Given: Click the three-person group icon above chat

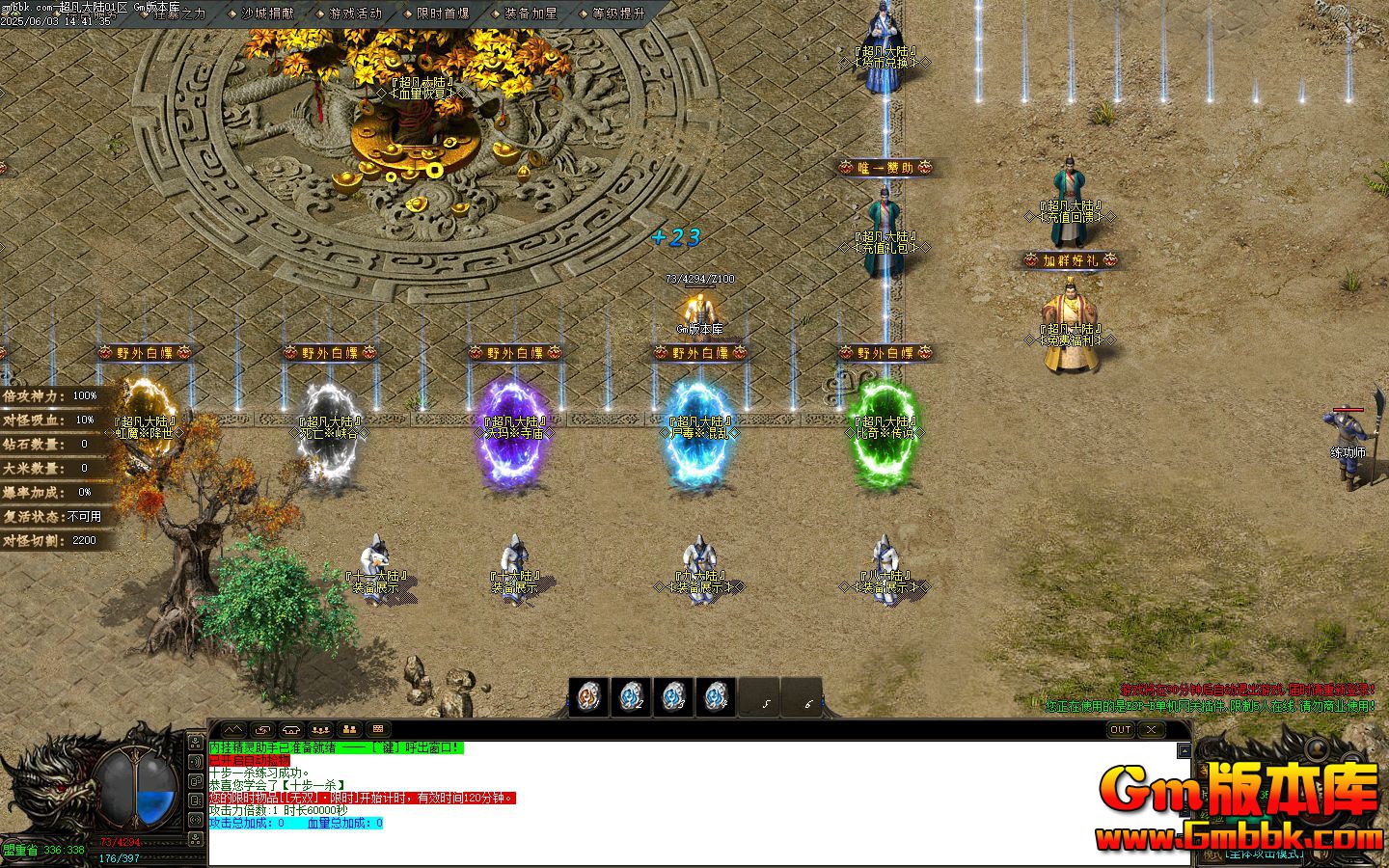Looking at the screenshot, I should click(x=318, y=729).
